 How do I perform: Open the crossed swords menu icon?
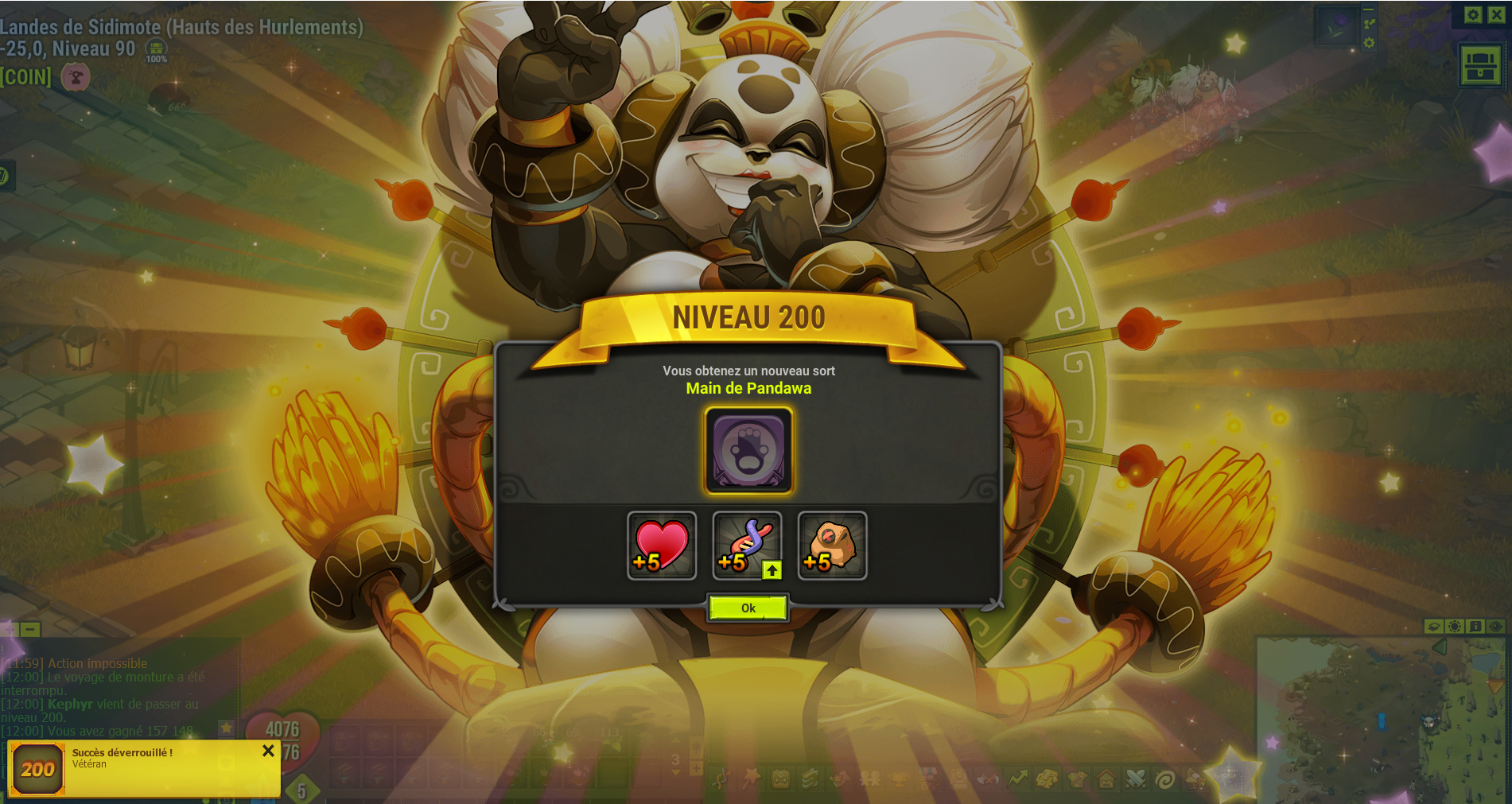point(1135,779)
